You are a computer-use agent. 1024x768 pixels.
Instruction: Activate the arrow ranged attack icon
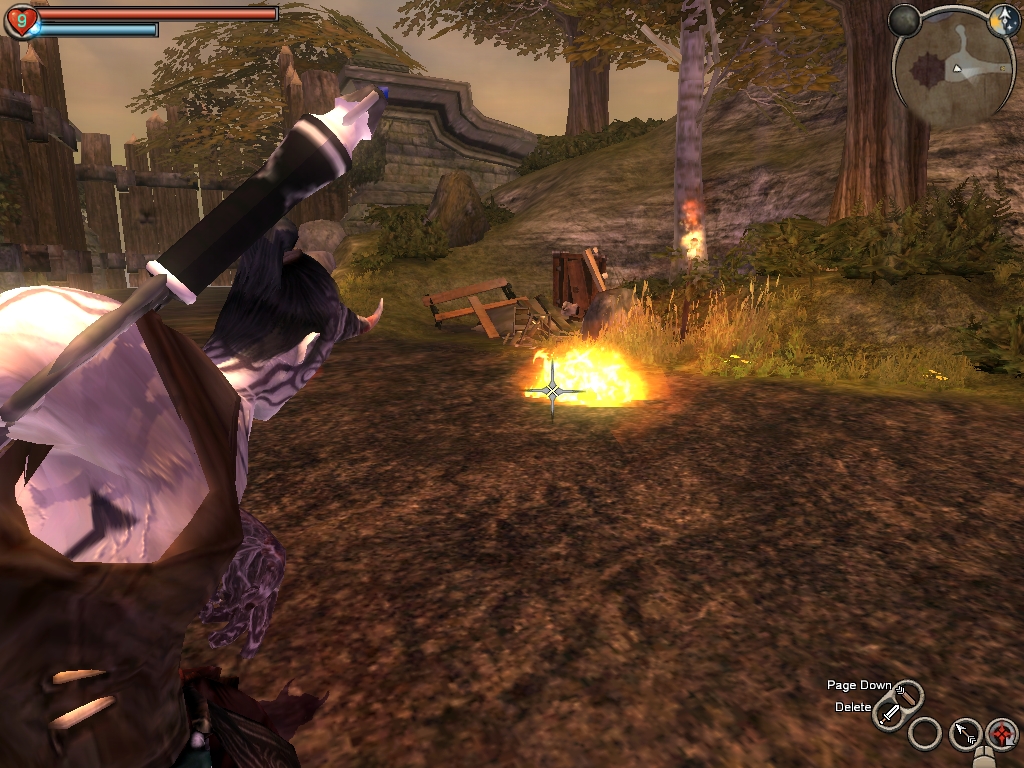tap(965, 735)
